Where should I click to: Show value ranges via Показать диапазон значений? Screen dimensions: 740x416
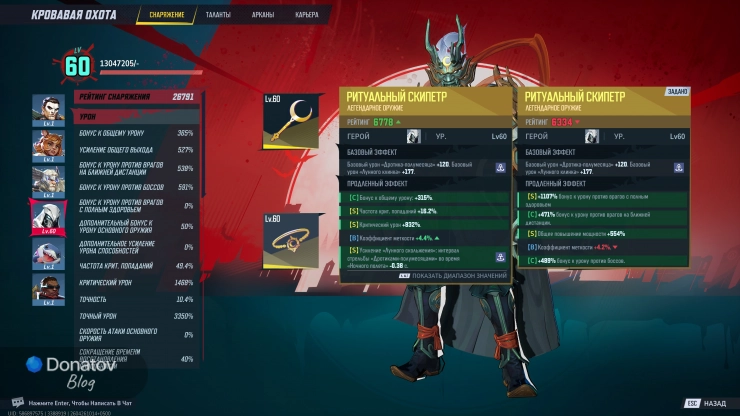454,275
